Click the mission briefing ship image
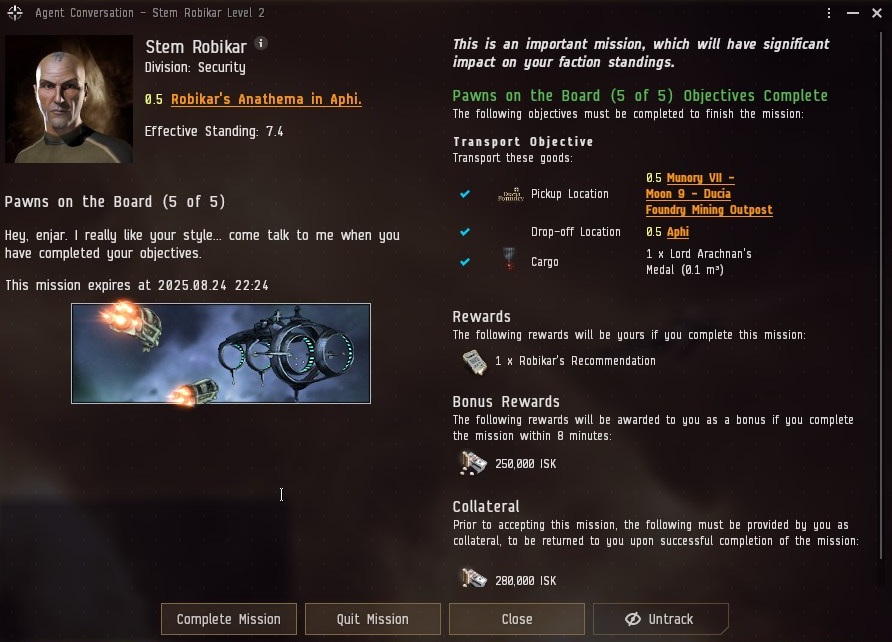Screen dimensions: 892x642 221,354
